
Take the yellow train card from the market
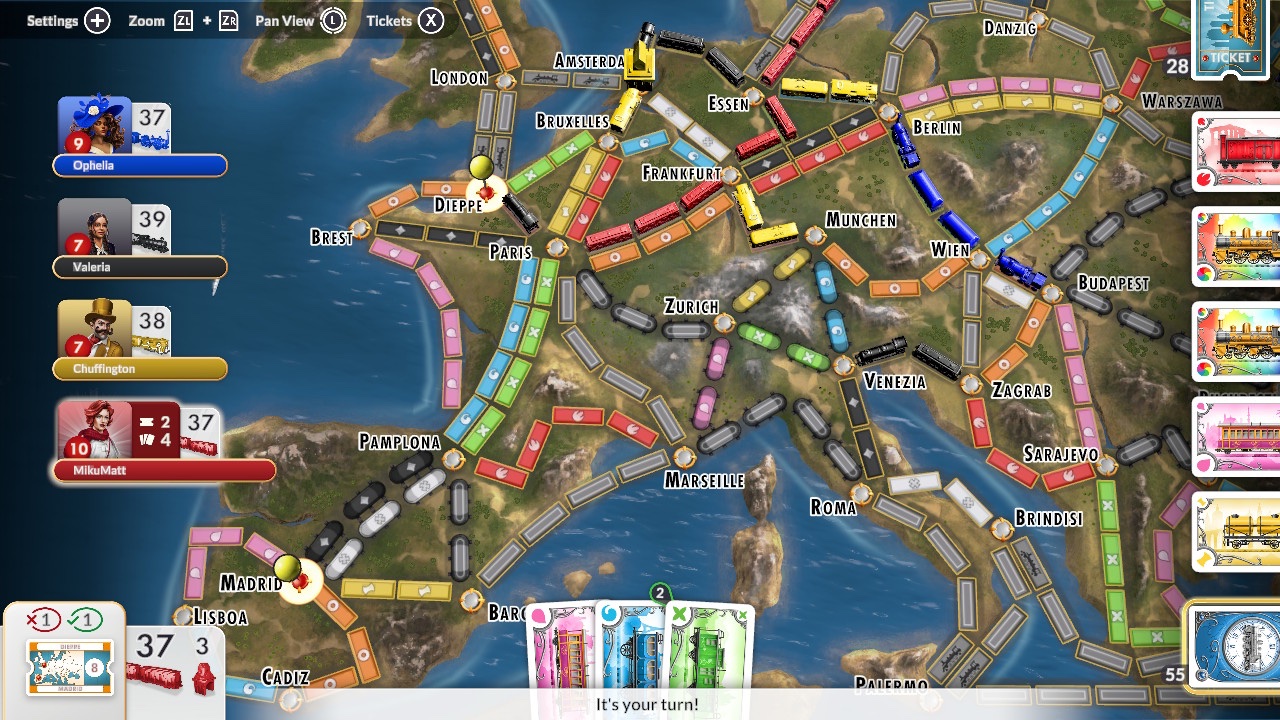pyautogui.click(x=1240, y=530)
